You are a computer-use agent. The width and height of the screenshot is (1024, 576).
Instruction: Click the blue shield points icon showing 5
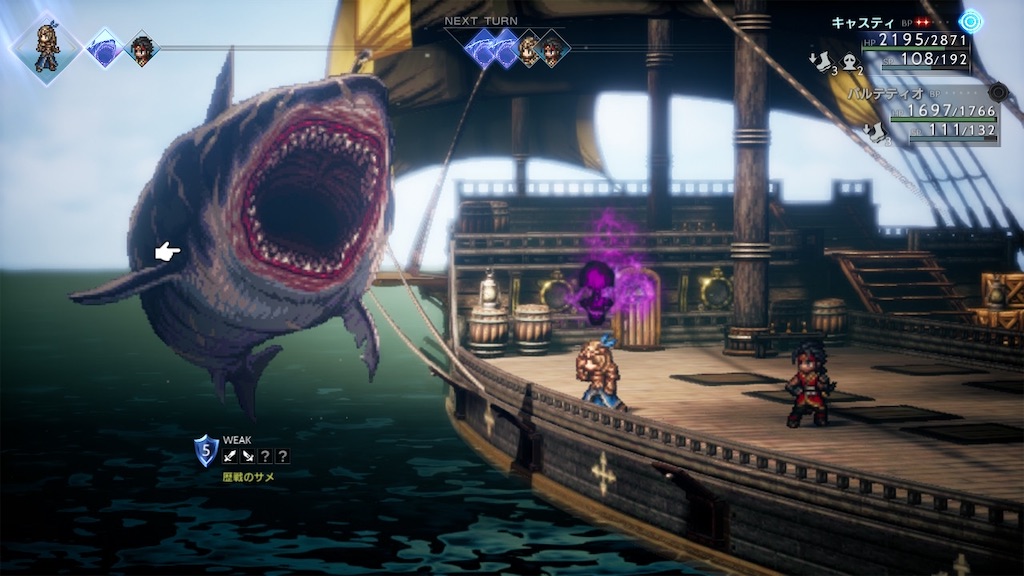pos(206,450)
